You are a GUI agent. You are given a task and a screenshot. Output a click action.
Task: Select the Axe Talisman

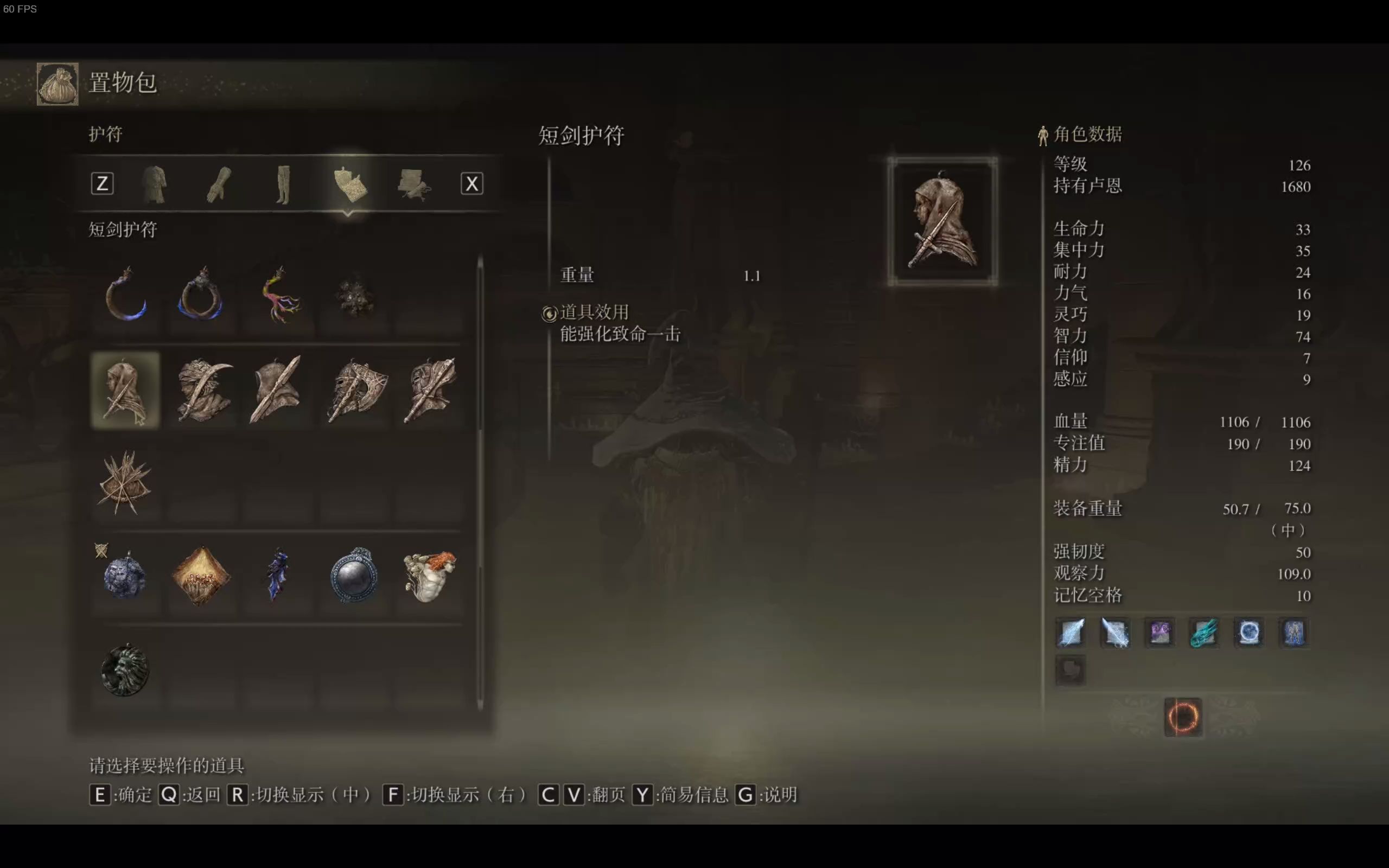[356, 391]
